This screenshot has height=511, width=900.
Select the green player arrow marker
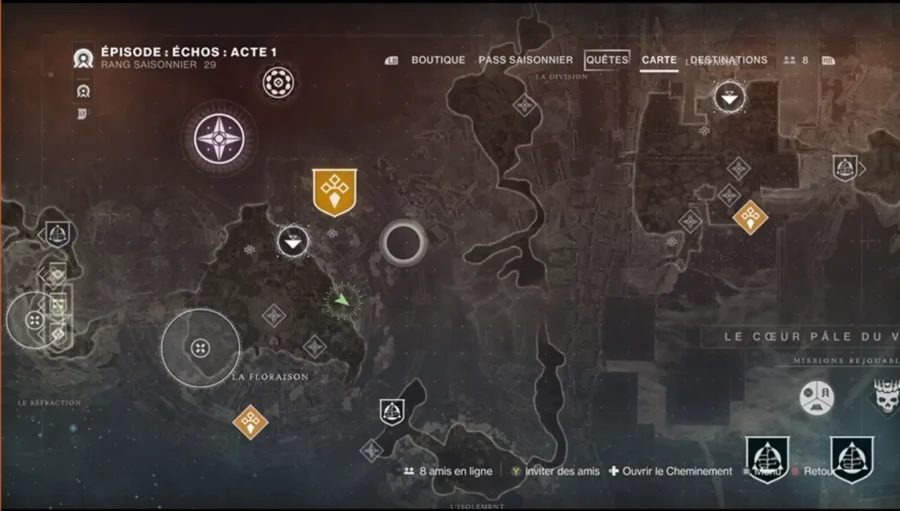tap(343, 298)
